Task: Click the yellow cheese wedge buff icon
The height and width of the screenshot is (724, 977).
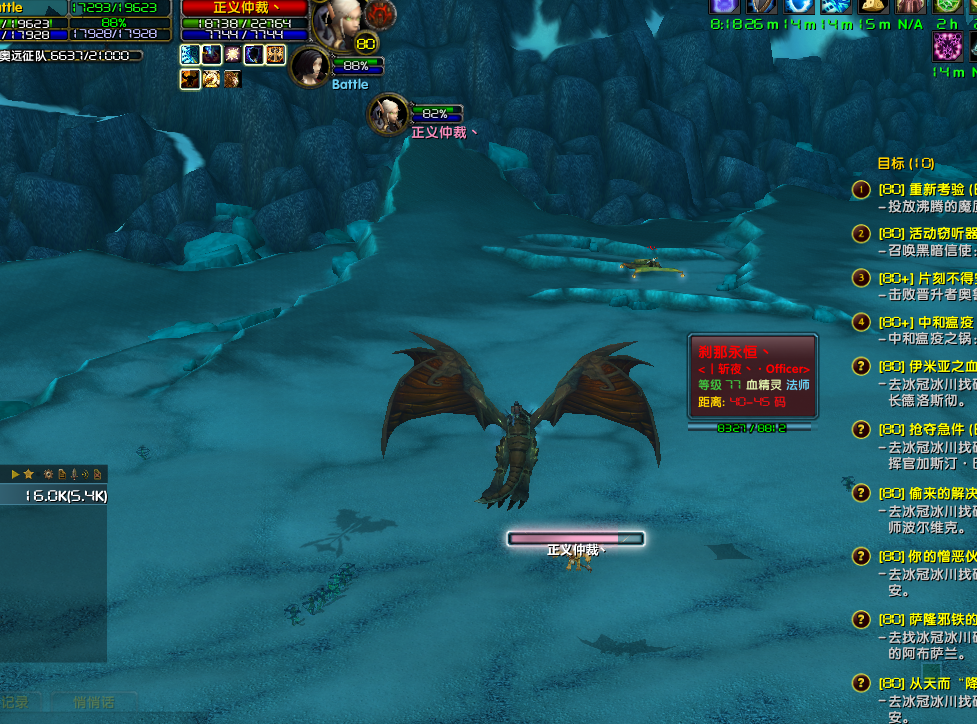Action: (x=872, y=5)
